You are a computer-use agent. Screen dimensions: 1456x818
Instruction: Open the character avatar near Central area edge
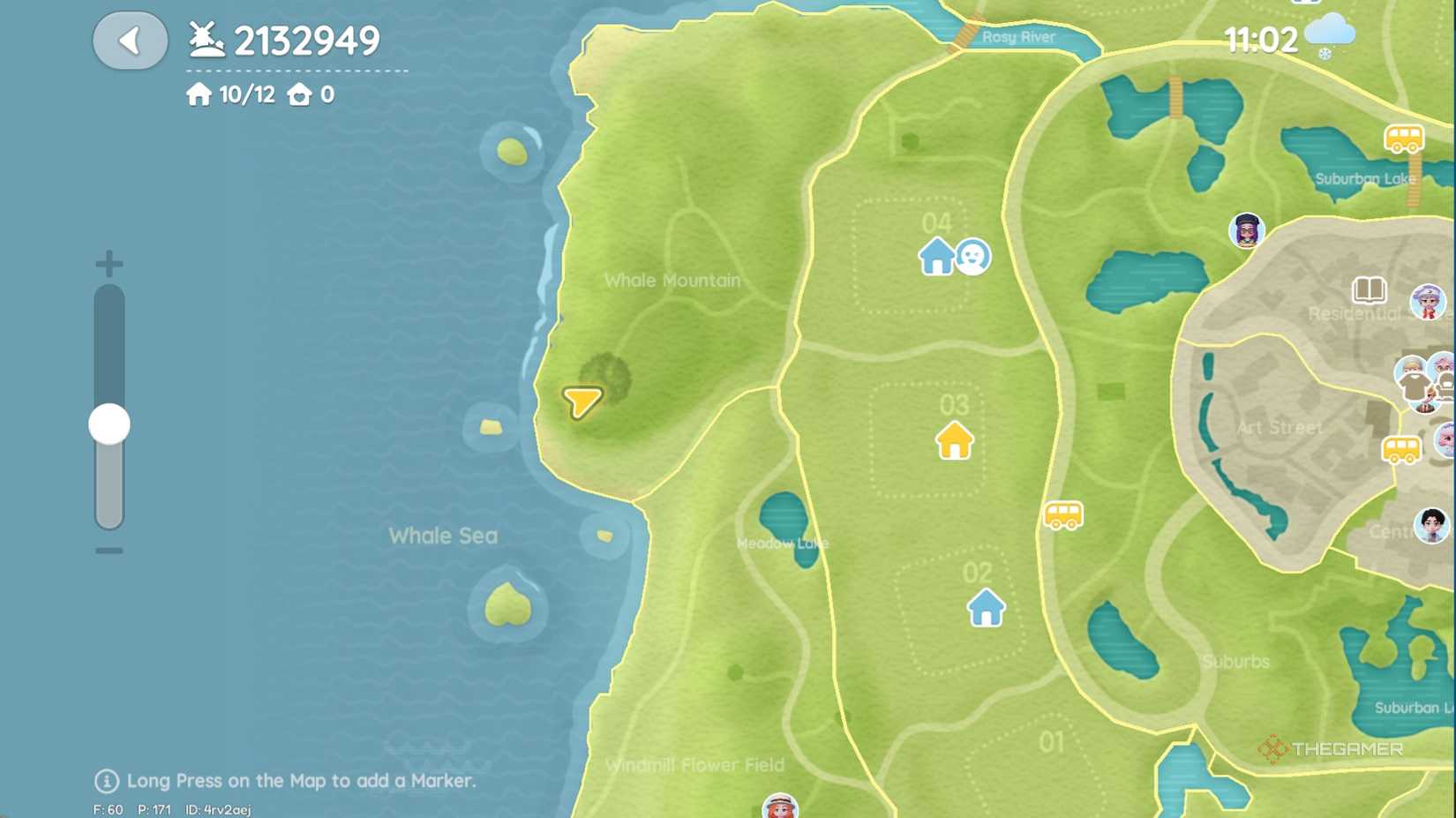coord(1430,526)
